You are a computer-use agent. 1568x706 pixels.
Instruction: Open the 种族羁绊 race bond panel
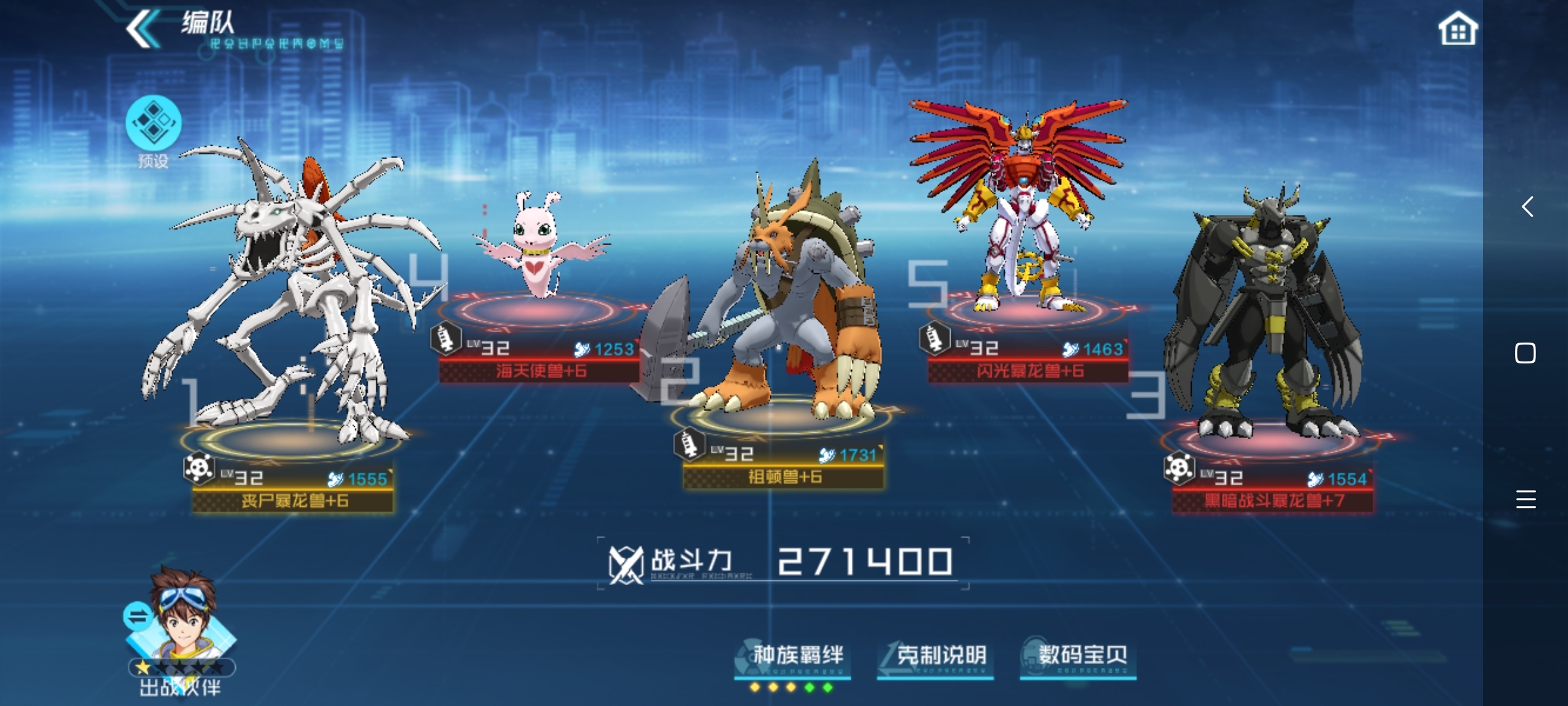792,656
